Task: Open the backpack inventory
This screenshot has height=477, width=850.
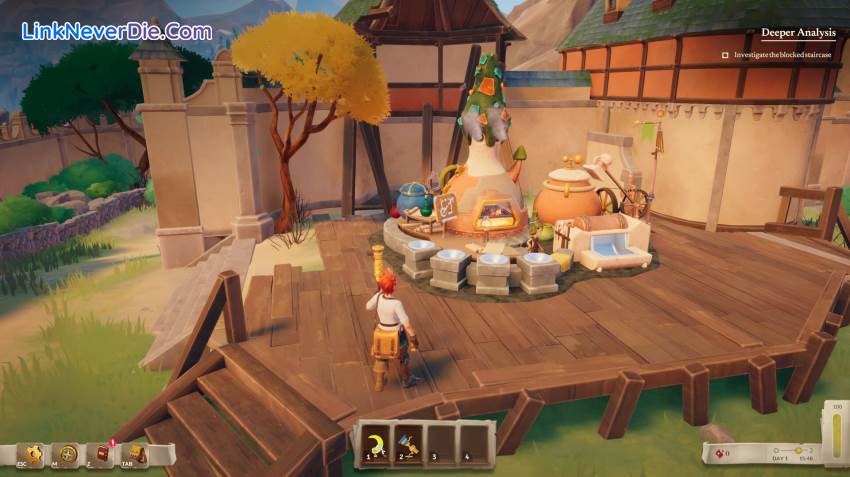Action: tap(138, 454)
